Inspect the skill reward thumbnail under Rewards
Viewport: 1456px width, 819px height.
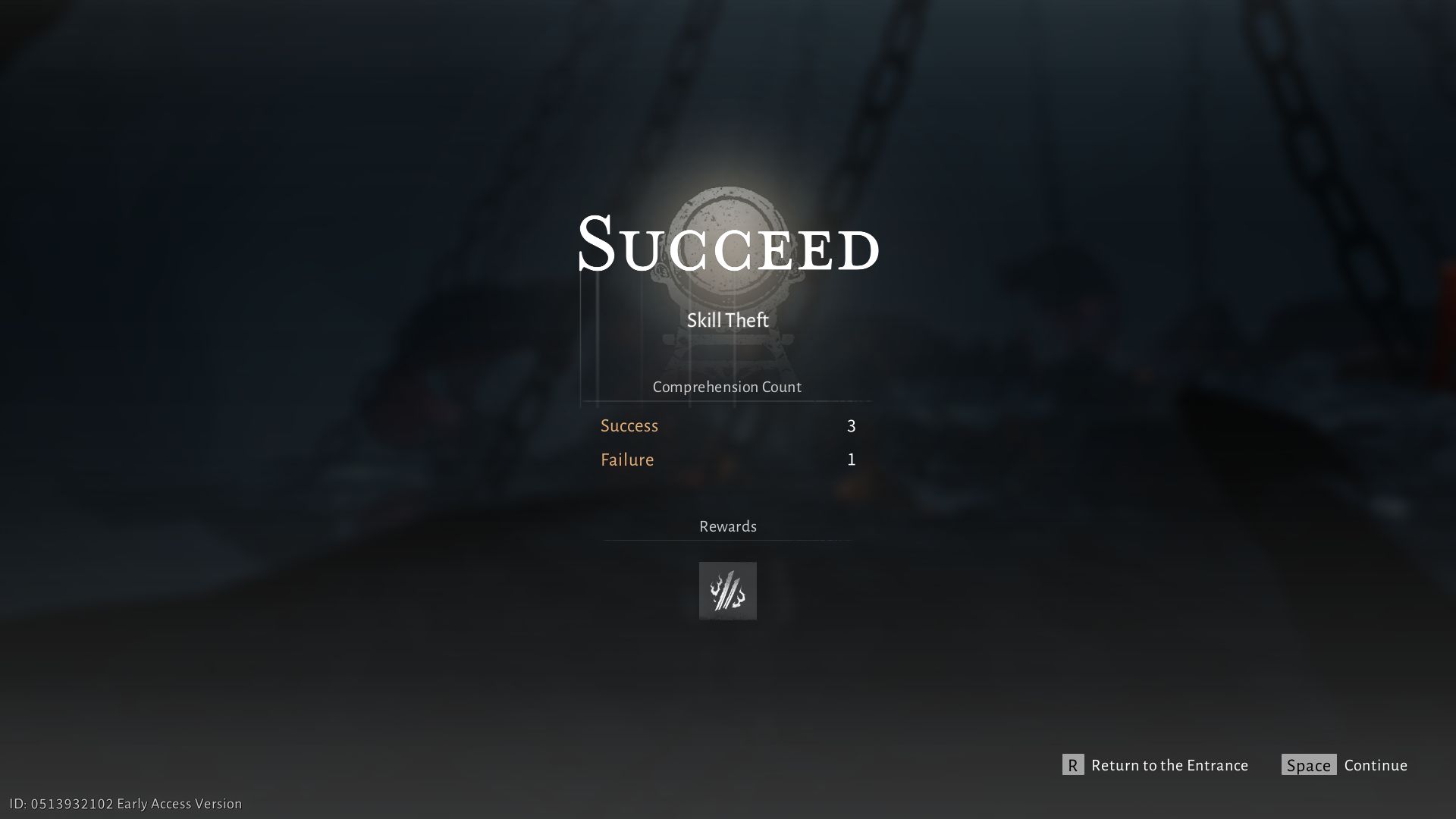pos(727,591)
